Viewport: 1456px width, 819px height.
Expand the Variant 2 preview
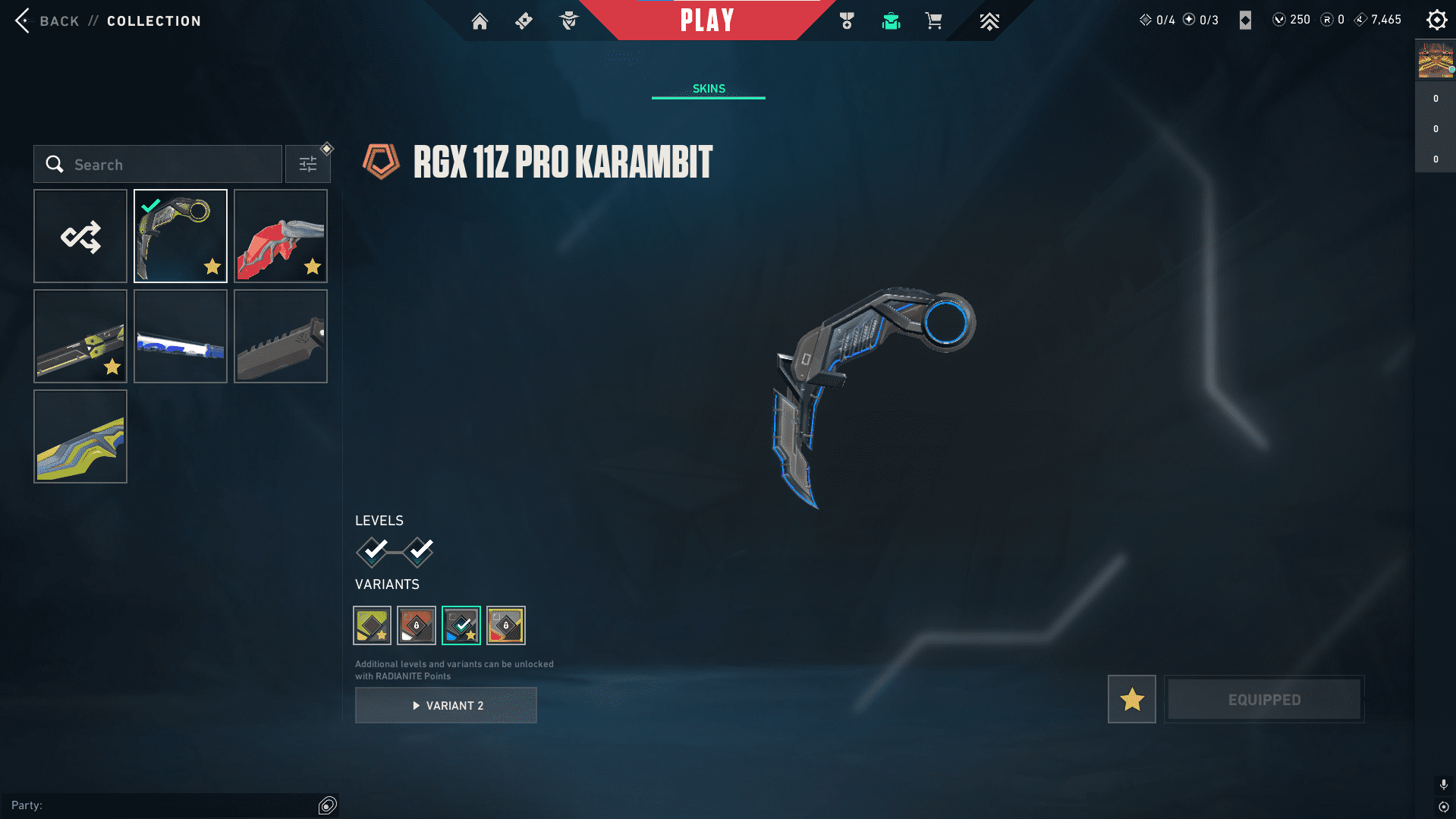[x=445, y=704]
